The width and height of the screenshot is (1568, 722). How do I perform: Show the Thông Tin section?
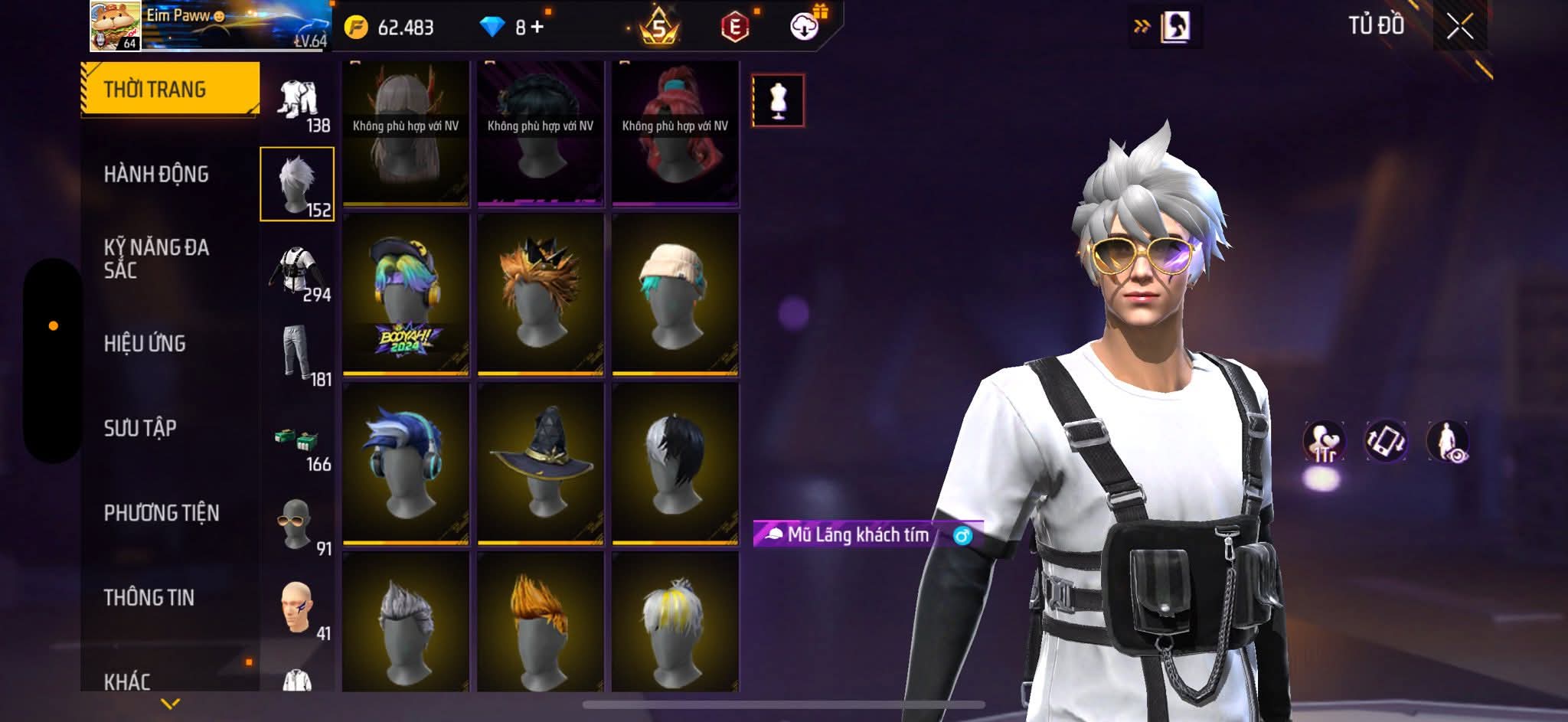point(149,597)
